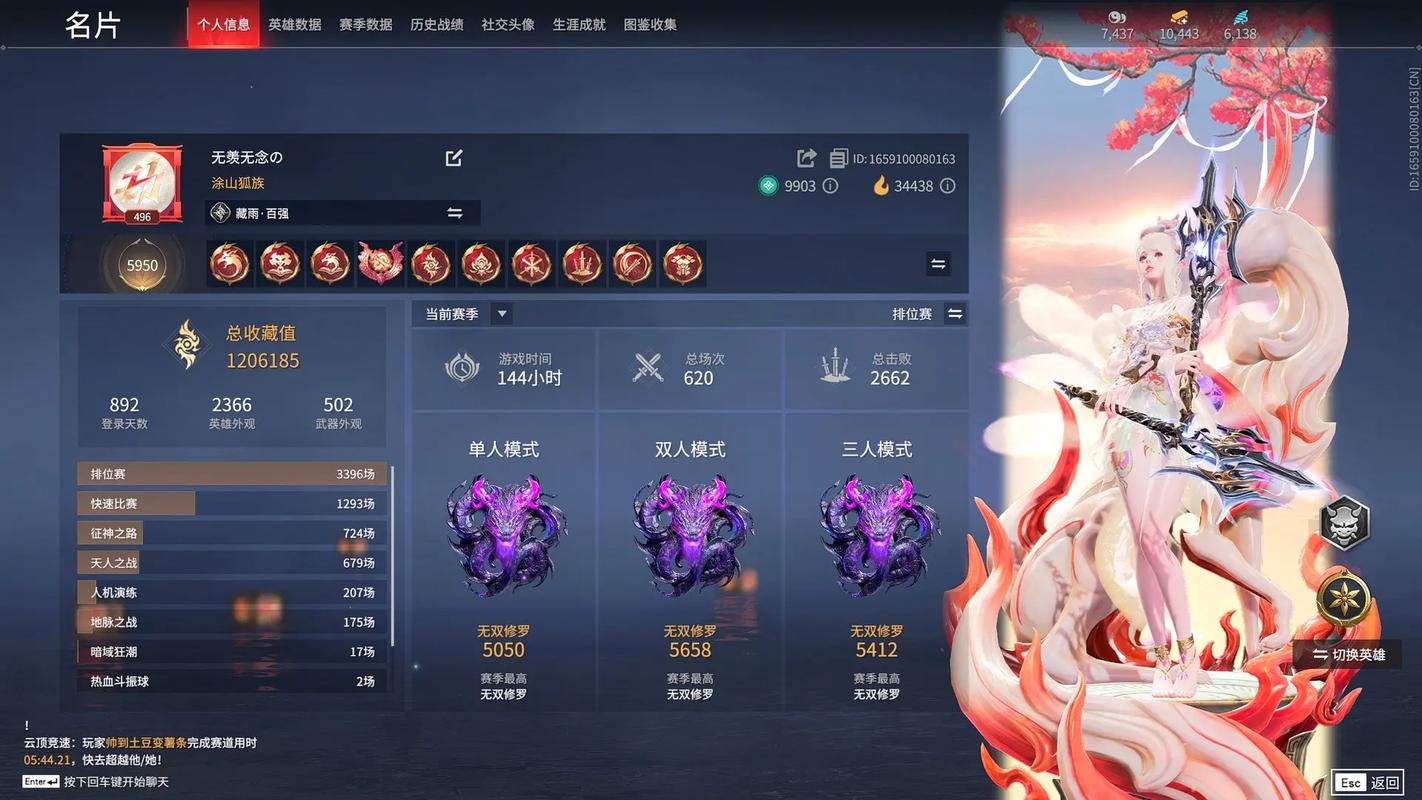The height and width of the screenshot is (800, 1422).
Task: Click the info icon next to 34438
Action: point(947,186)
